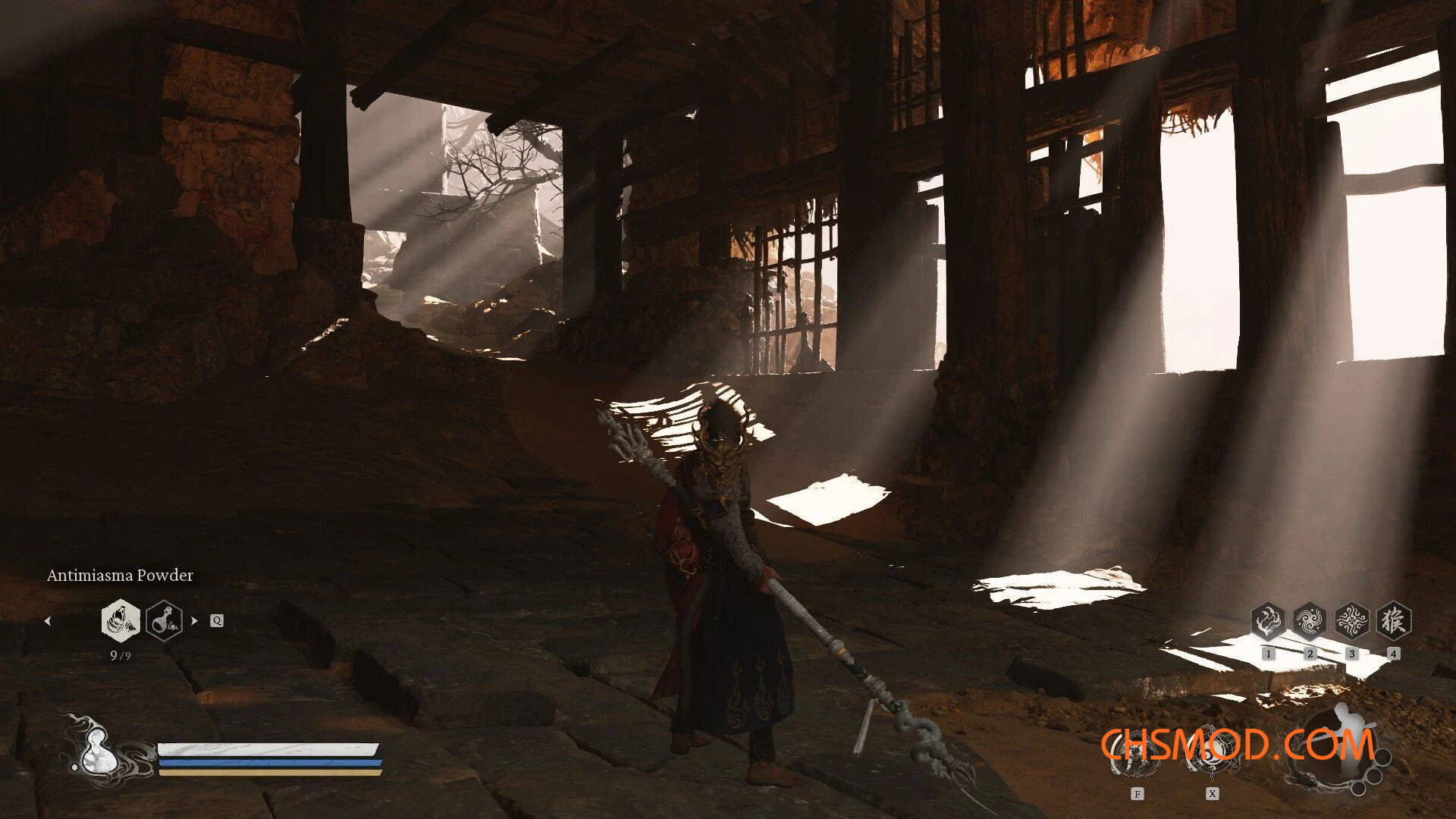1456x819 pixels.
Task: Expand the Q quick-use keybind prompt
Action: pyautogui.click(x=216, y=620)
